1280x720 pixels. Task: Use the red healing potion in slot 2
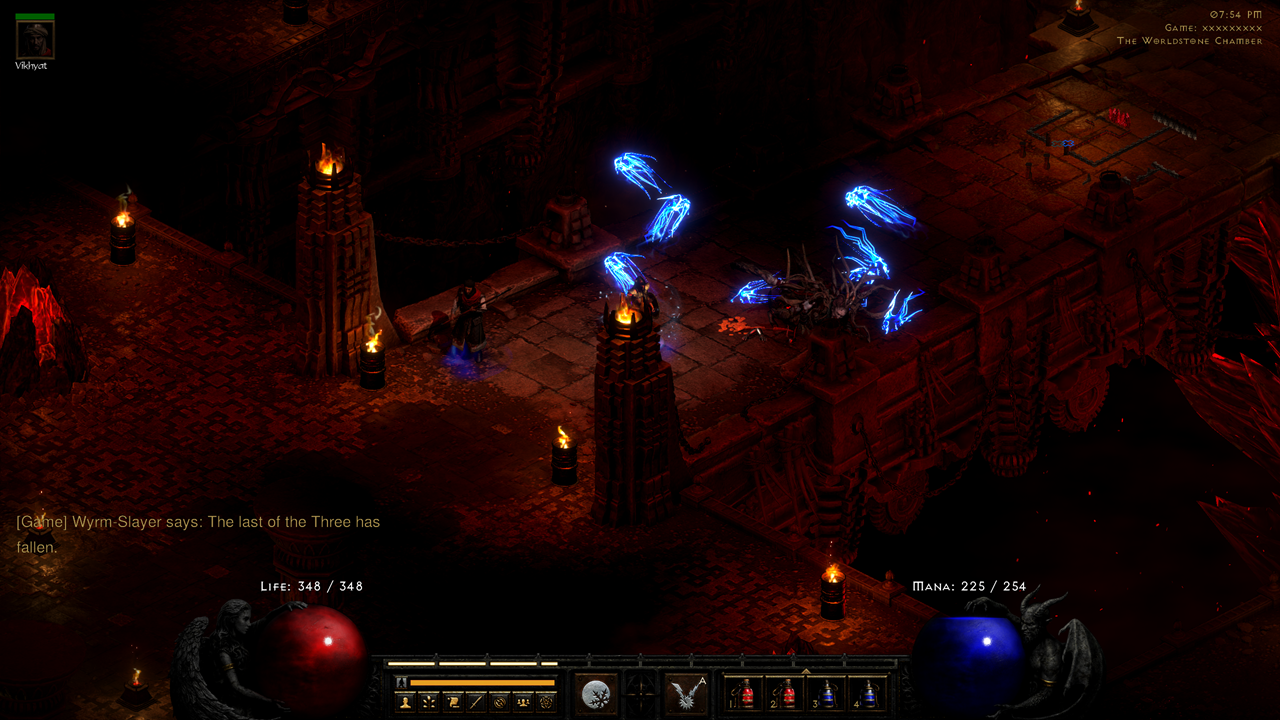[x=786, y=693]
